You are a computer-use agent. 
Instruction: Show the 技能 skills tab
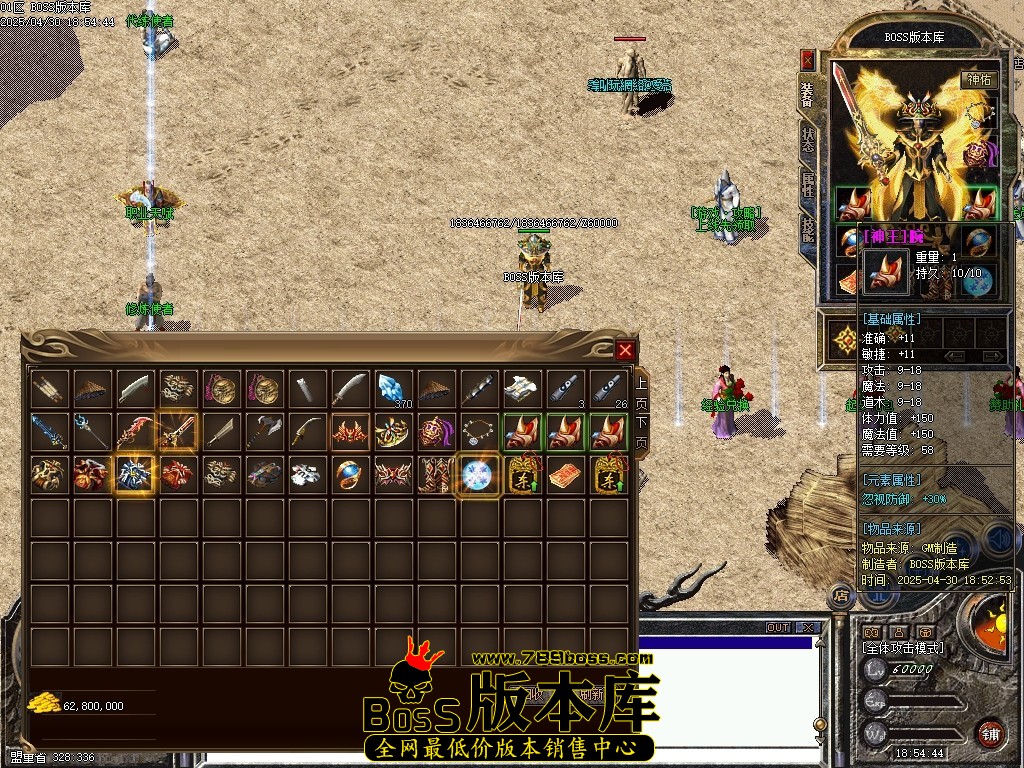click(807, 230)
